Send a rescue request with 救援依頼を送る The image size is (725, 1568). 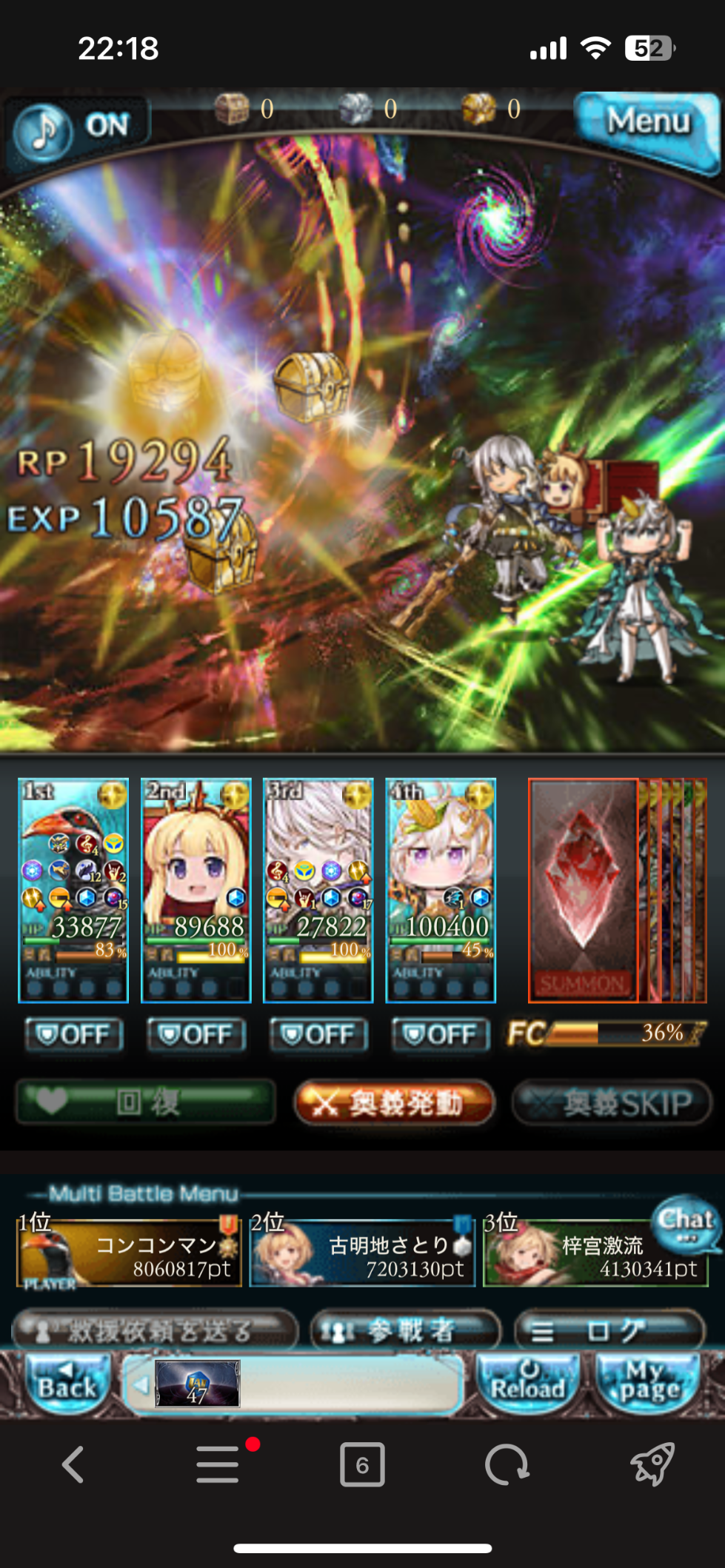pyautogui.click(x=156, y=1332)
